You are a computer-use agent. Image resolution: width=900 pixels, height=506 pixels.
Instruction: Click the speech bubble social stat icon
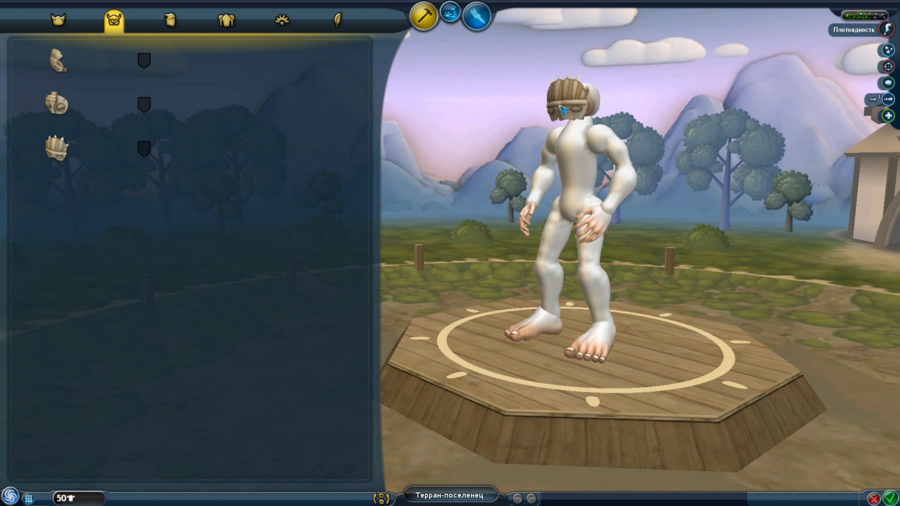click(x=887, y=83)
